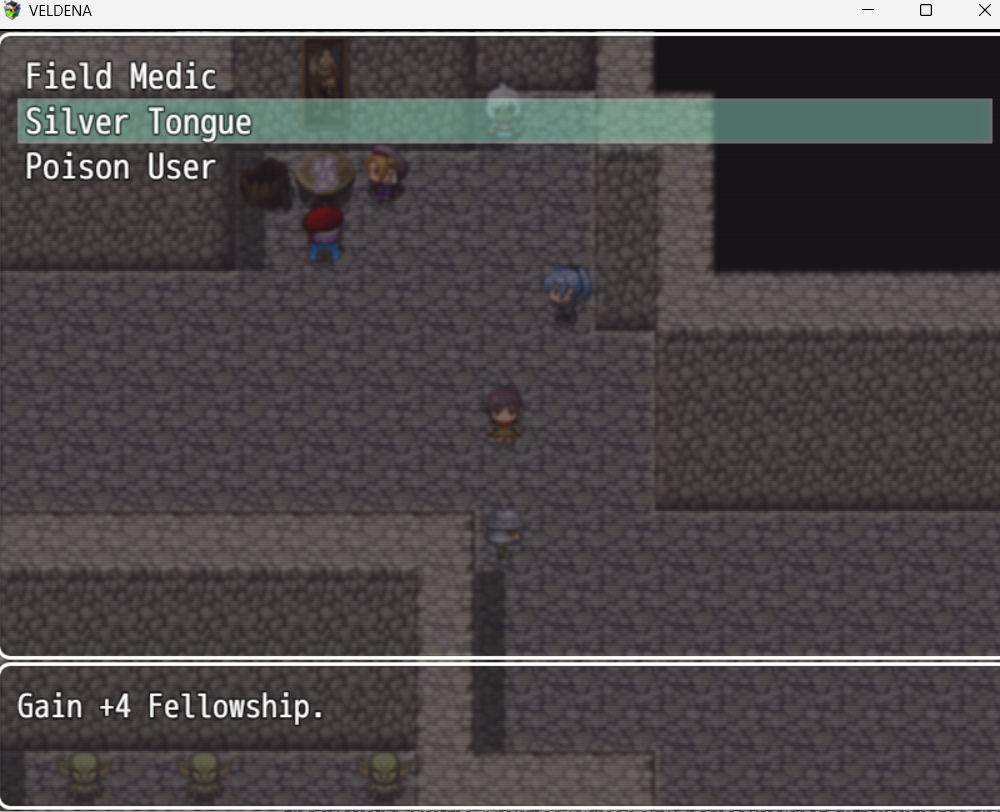Pick the Poison User option

coord(120,167)
